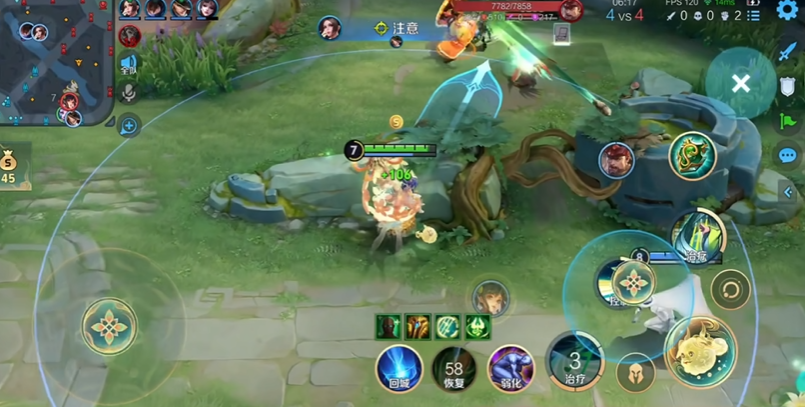Cancel the skill cast with the X button
The height and width of the screenshot is (407, 805).
point(740,84)
